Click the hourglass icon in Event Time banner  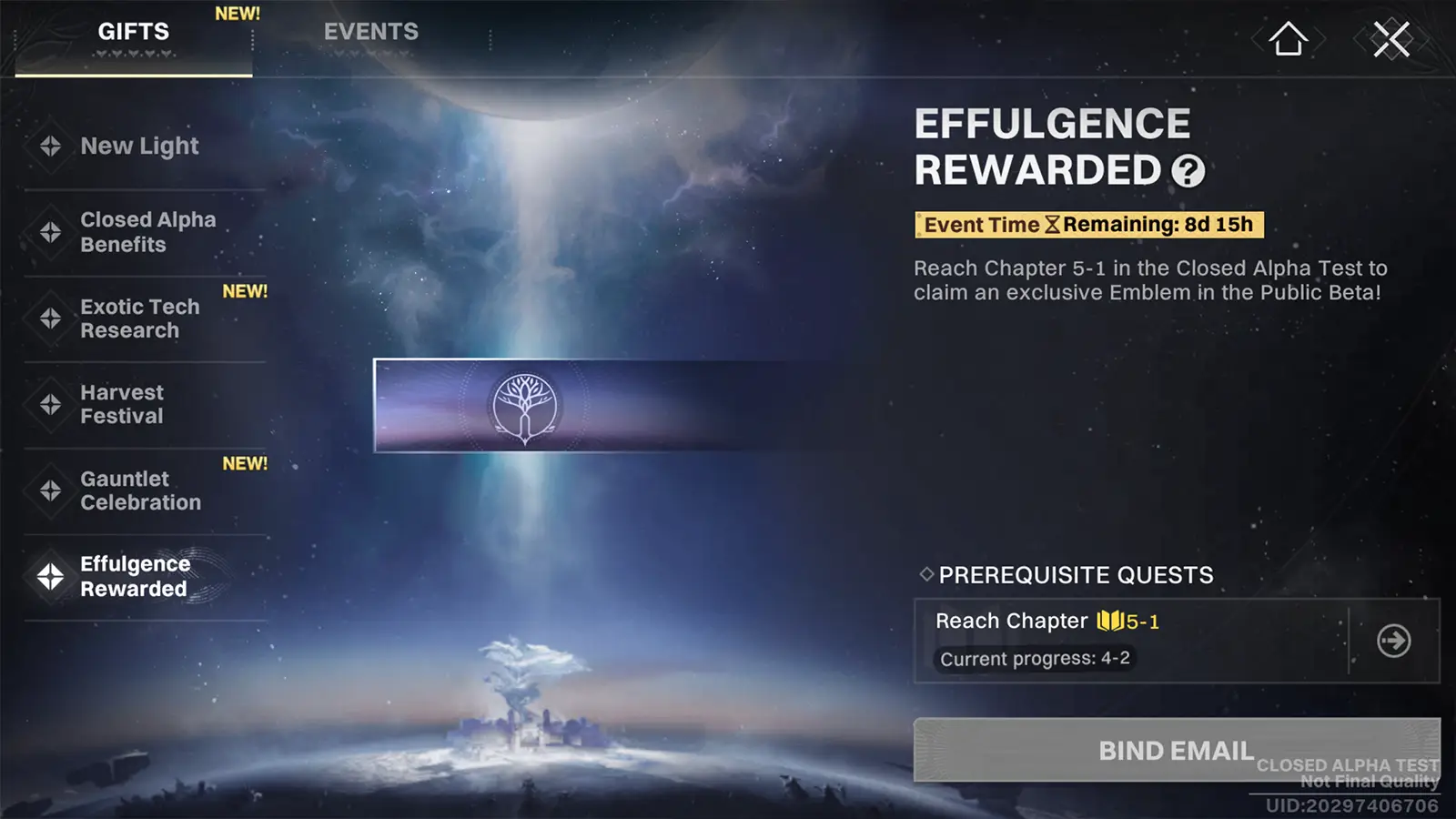[x=1055, y=225]
